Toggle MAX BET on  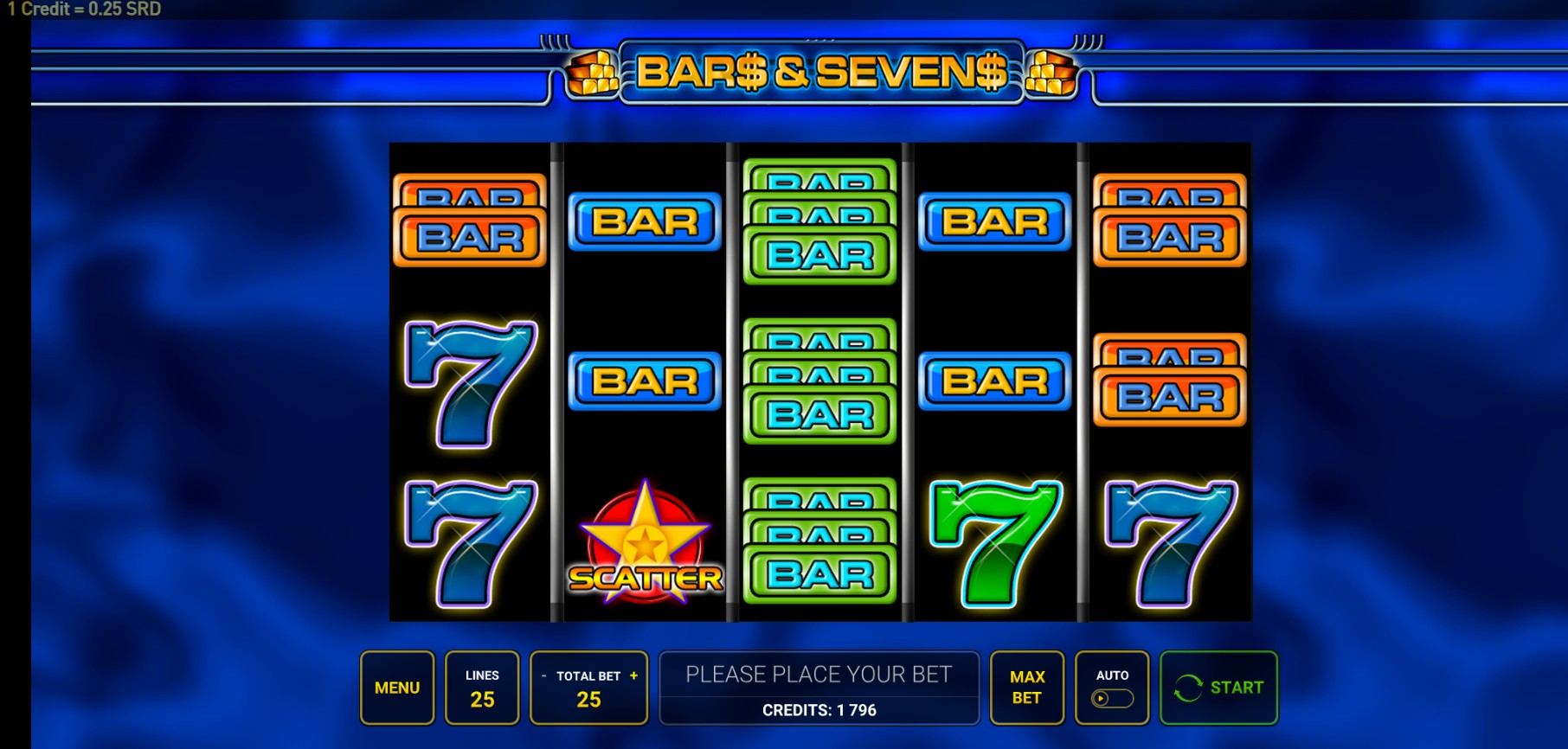[1026, 688]
